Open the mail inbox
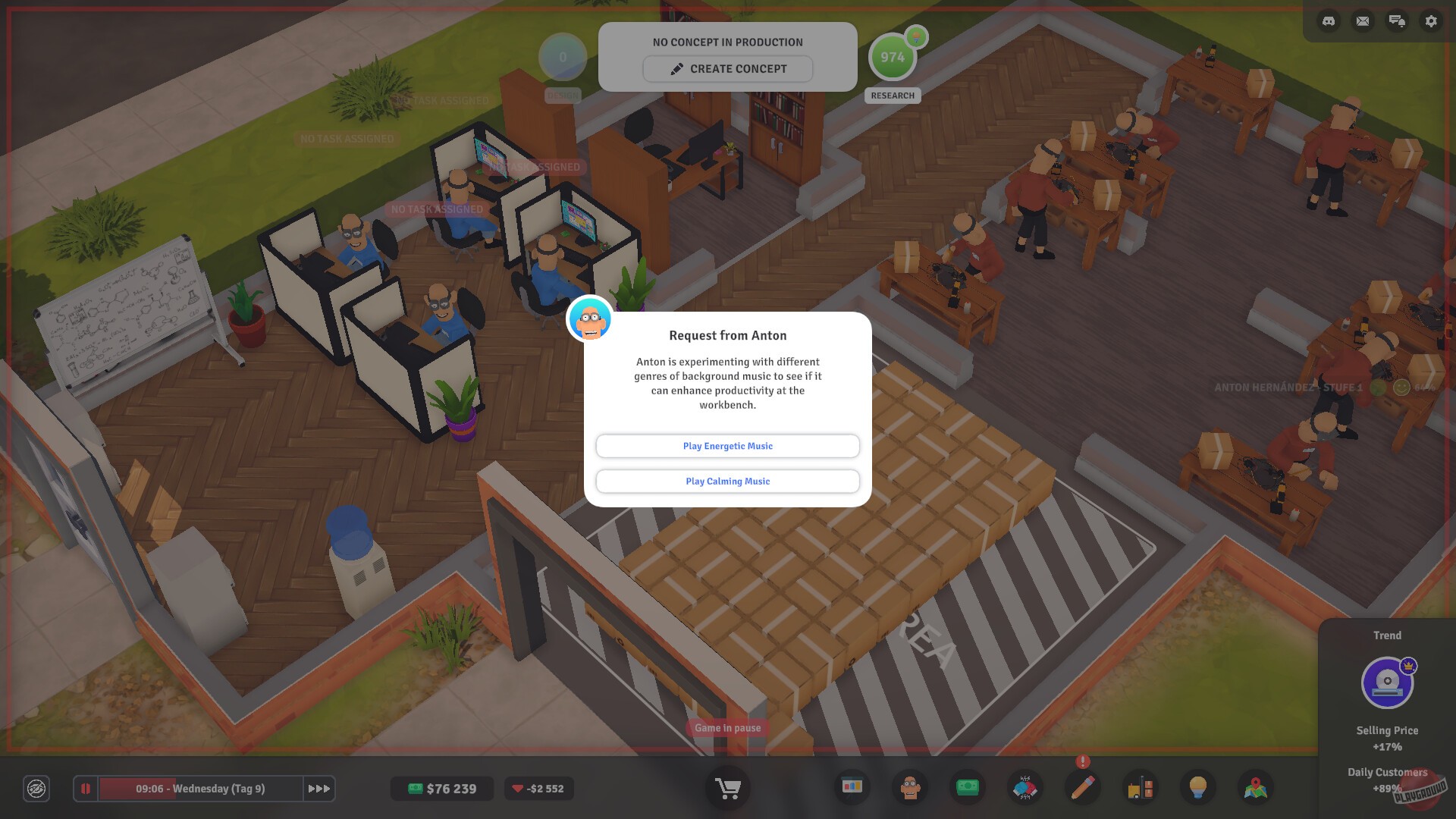 click(x=1363, y=20)
